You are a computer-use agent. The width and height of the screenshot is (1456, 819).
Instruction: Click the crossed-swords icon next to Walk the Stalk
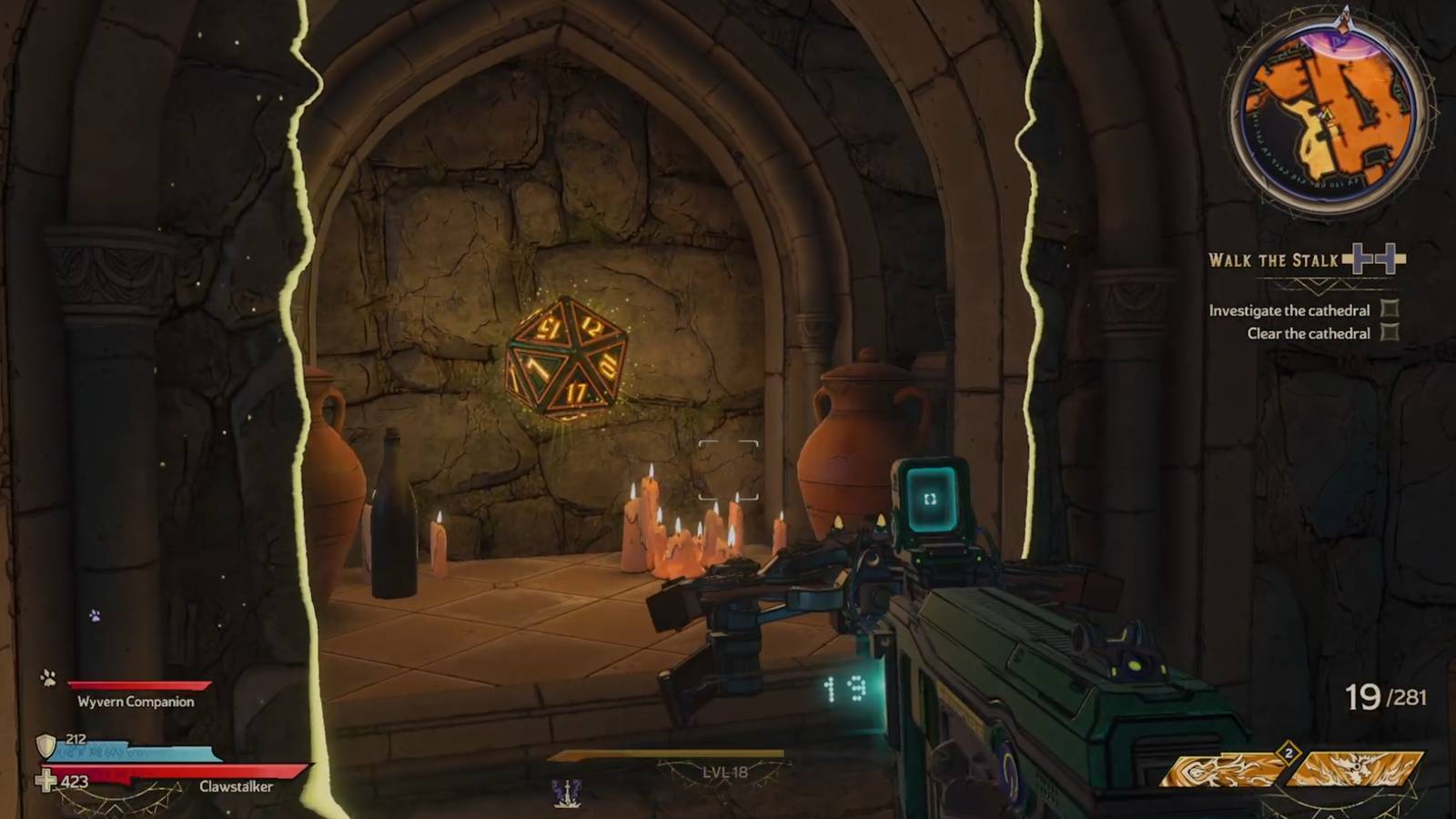point(1372,259)
